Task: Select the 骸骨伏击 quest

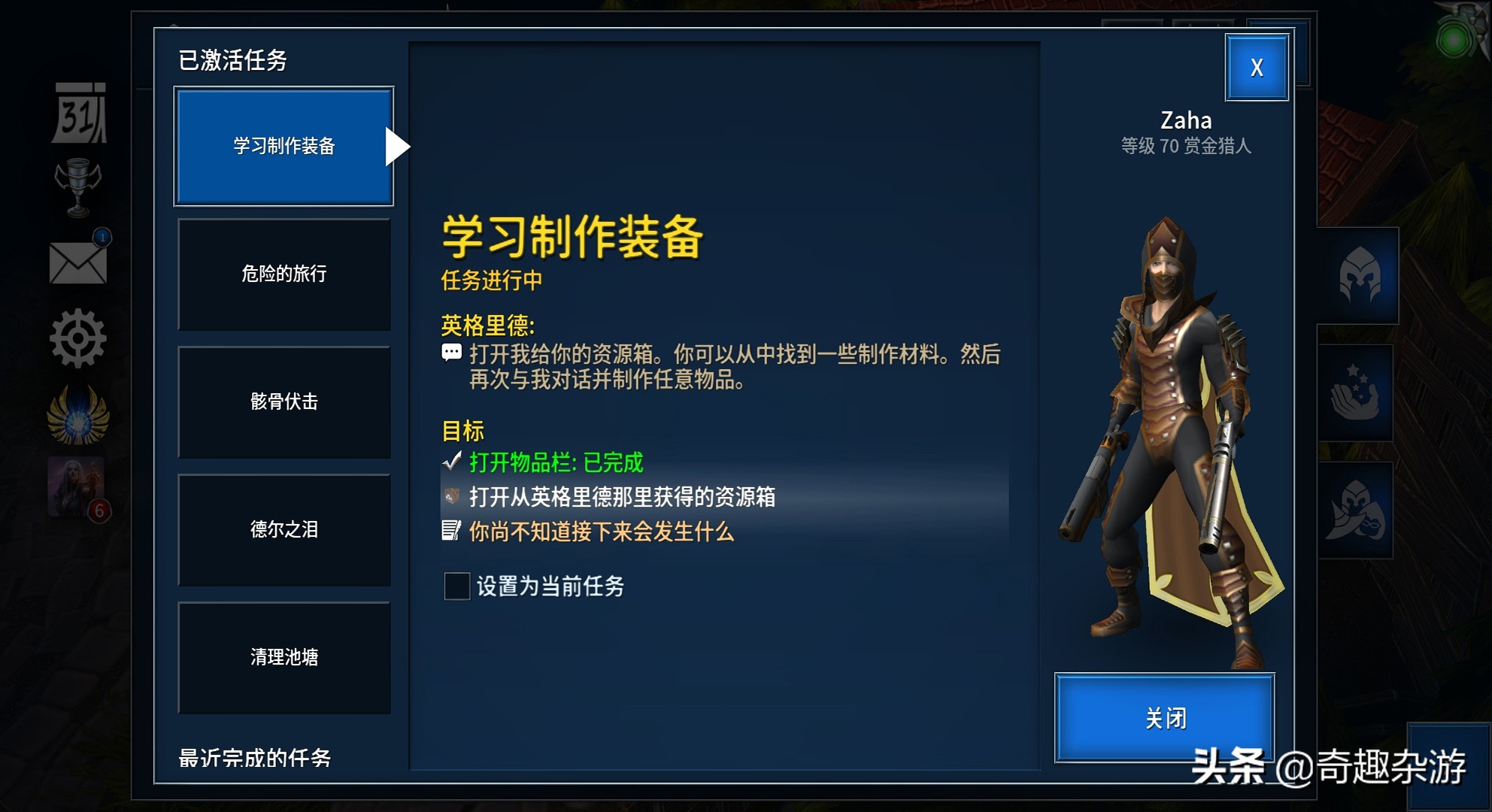Action: click(x=284, y=403)
